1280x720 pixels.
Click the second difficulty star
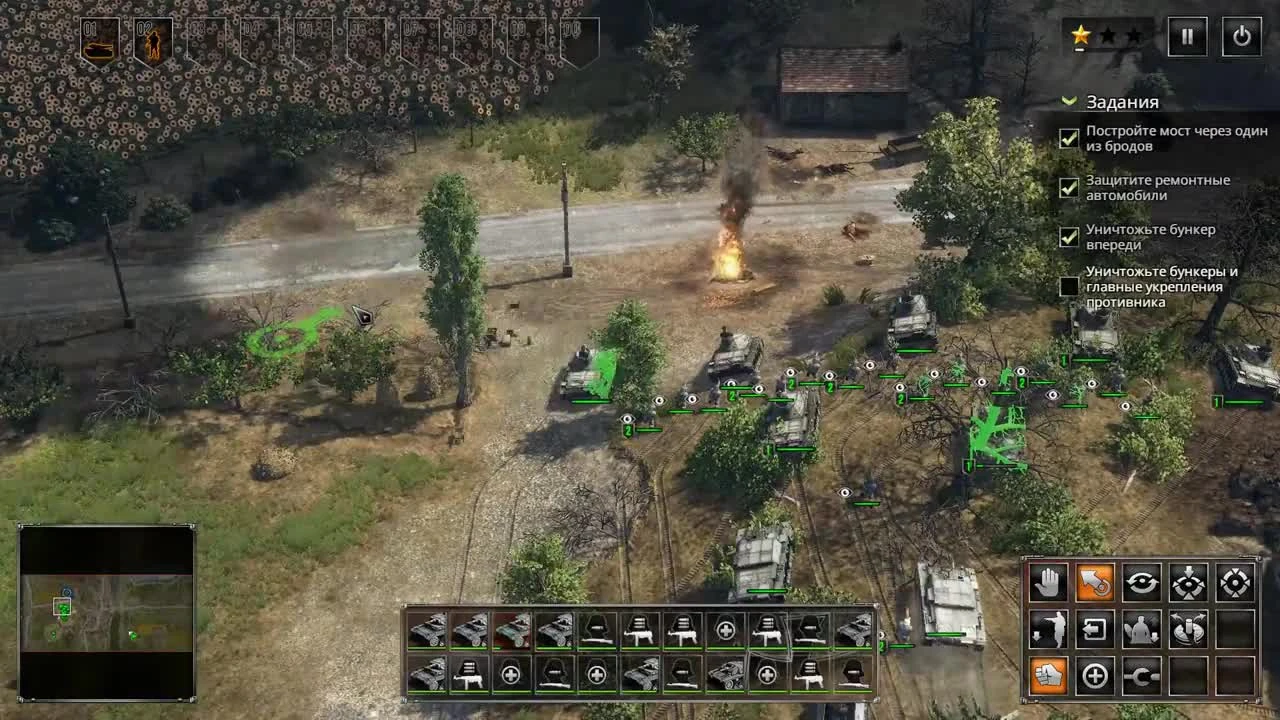click(x=1108, y=35)
